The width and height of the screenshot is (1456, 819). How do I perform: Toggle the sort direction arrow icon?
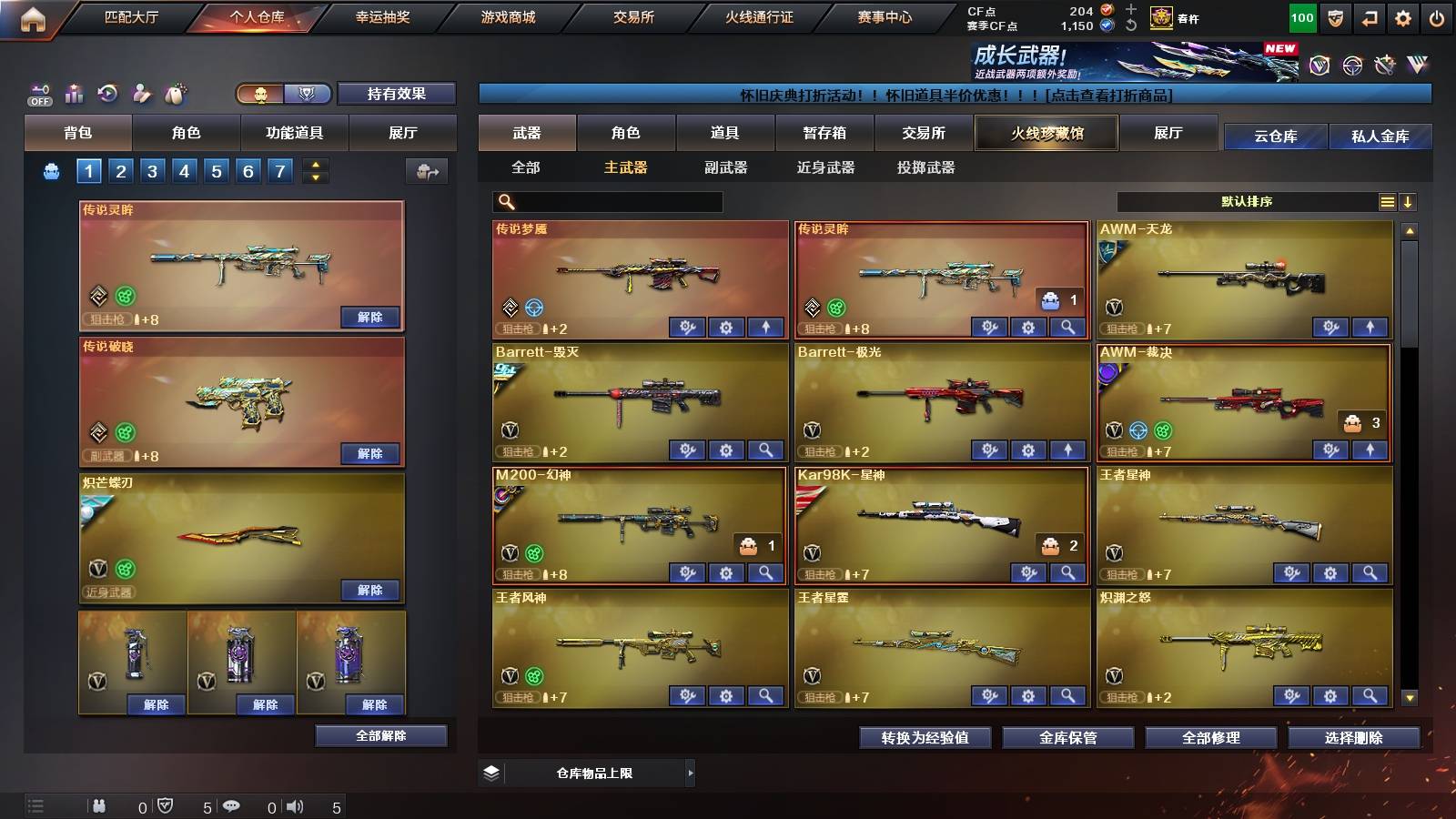tap(1410, 201)
